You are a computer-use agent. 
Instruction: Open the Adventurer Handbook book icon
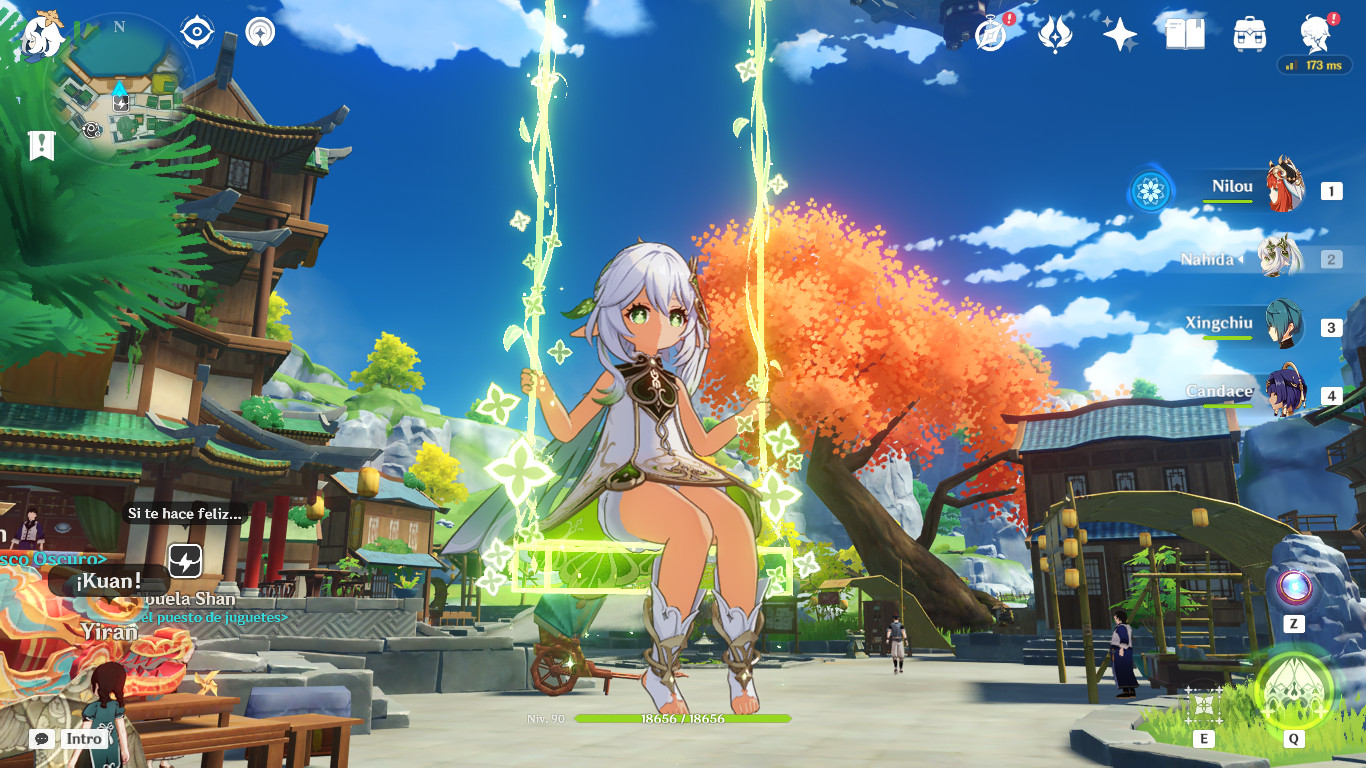1186,33
